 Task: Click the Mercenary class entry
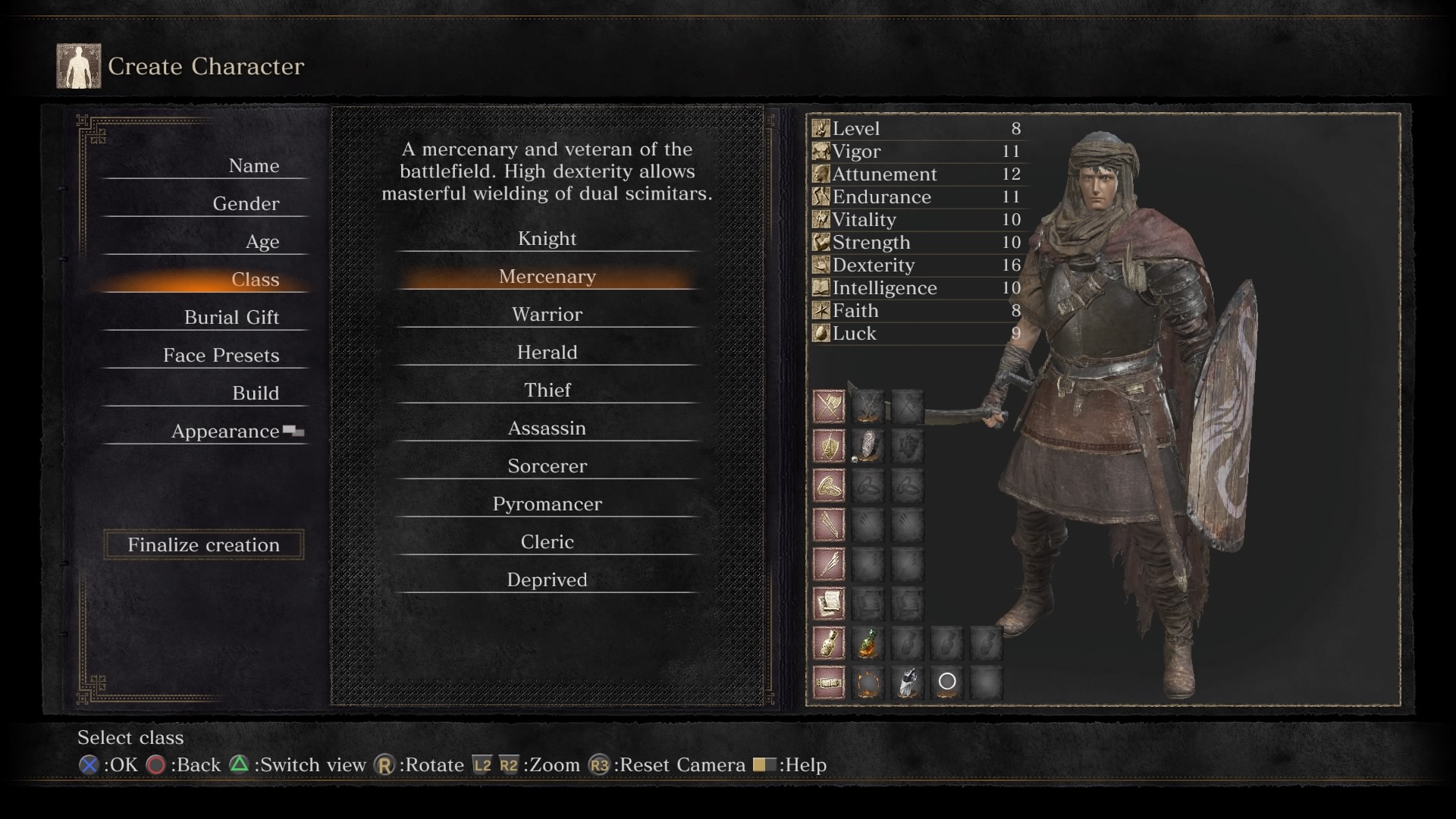point(547,277)
